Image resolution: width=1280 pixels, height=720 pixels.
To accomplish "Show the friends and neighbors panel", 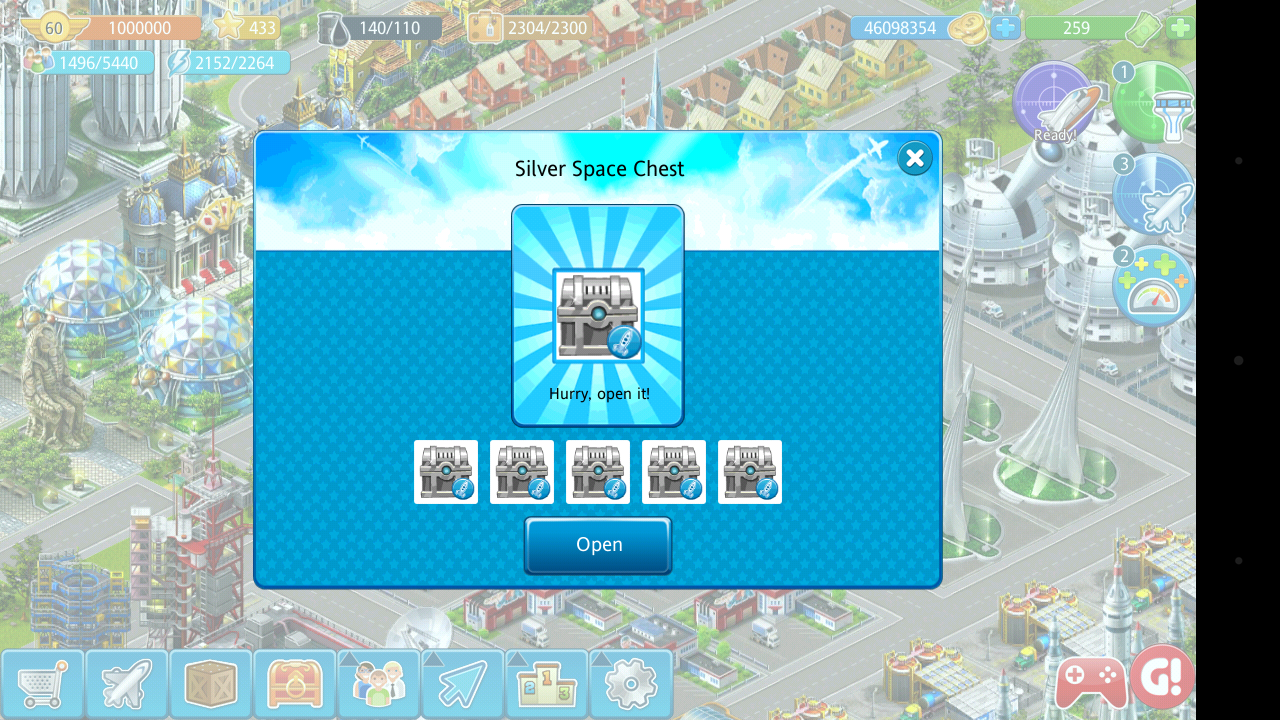I will pyautogui.click(x=378, y=684).
